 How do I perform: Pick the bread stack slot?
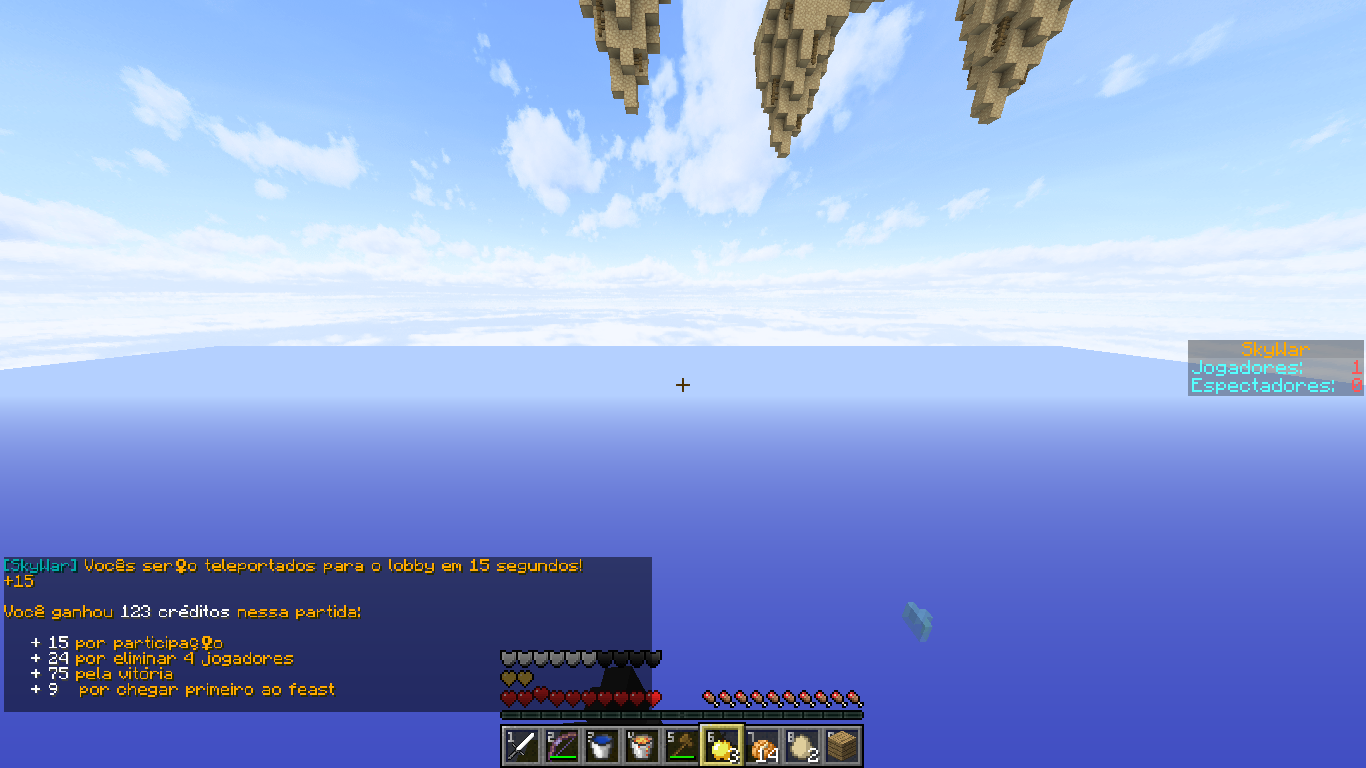(762, 746)
